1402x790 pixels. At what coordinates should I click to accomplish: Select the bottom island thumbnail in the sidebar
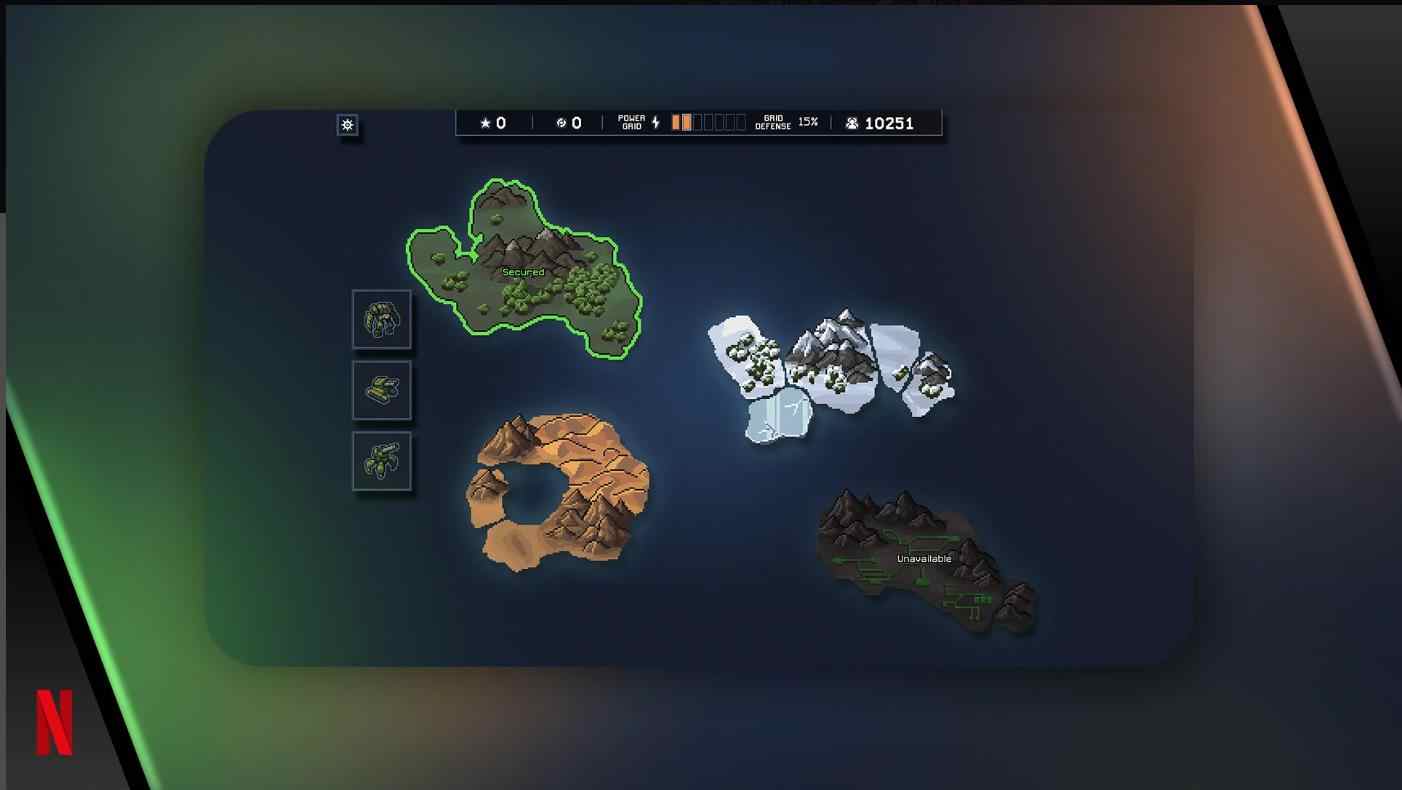[382, 462]
